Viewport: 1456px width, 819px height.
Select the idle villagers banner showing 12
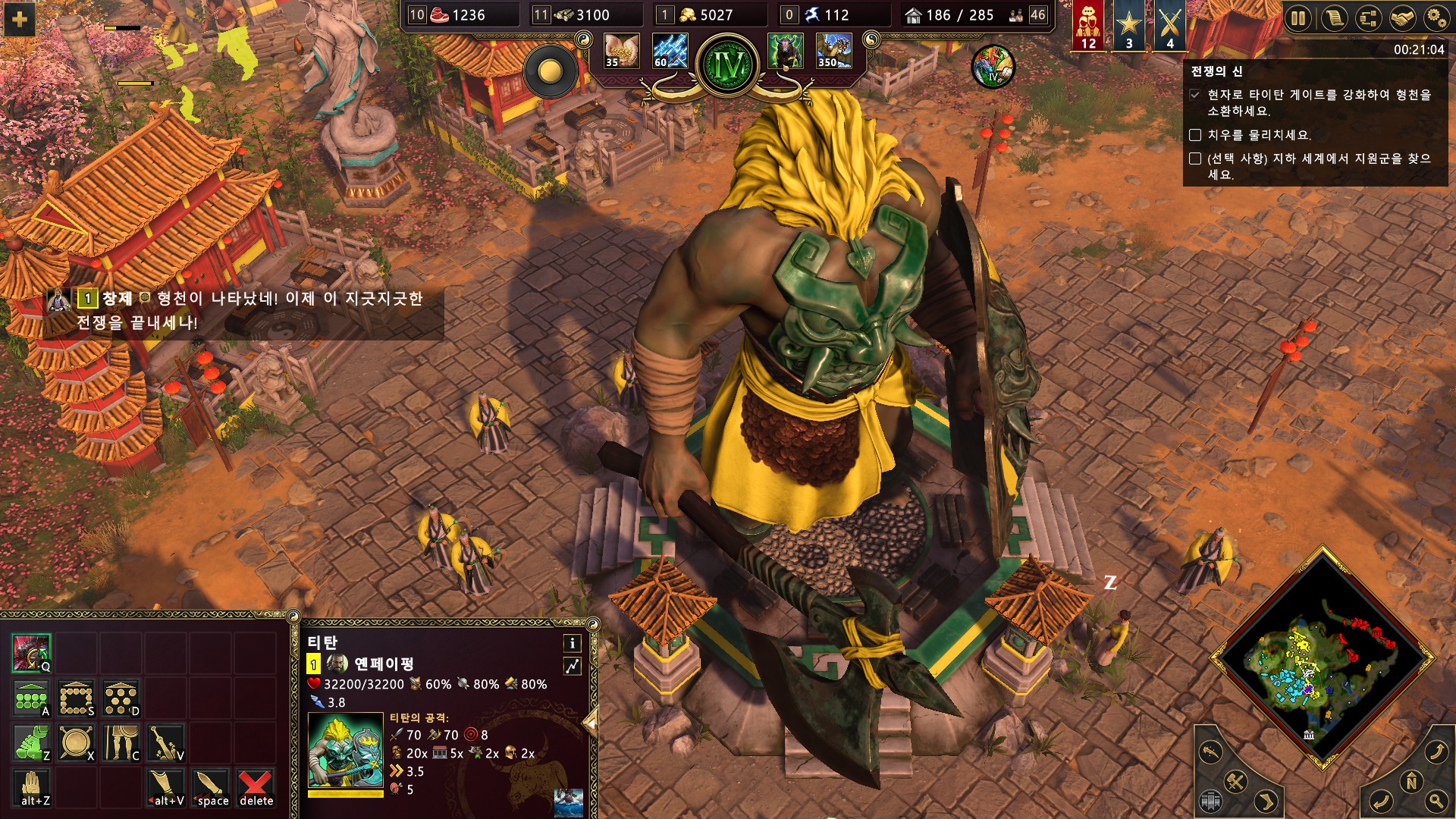[x=1088, y=25]
